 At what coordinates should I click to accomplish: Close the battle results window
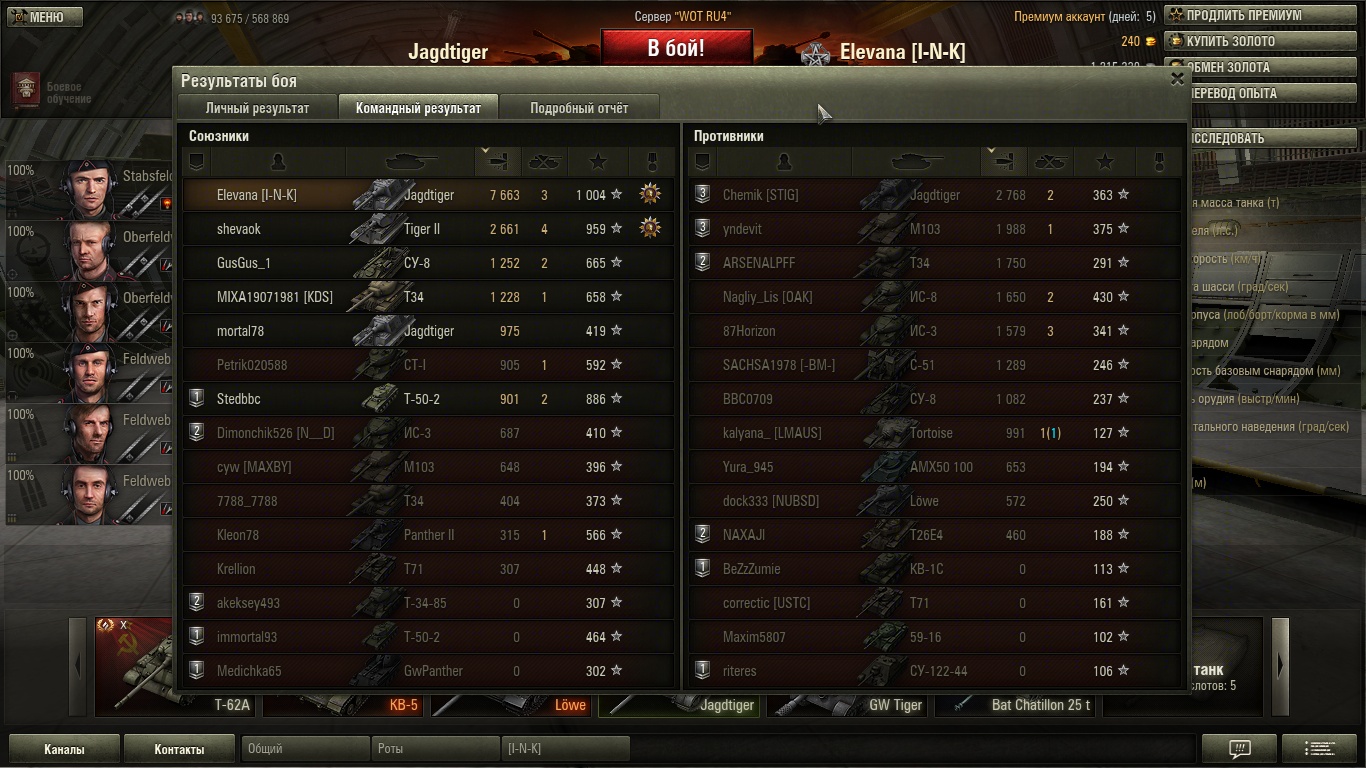point(1177,79)
